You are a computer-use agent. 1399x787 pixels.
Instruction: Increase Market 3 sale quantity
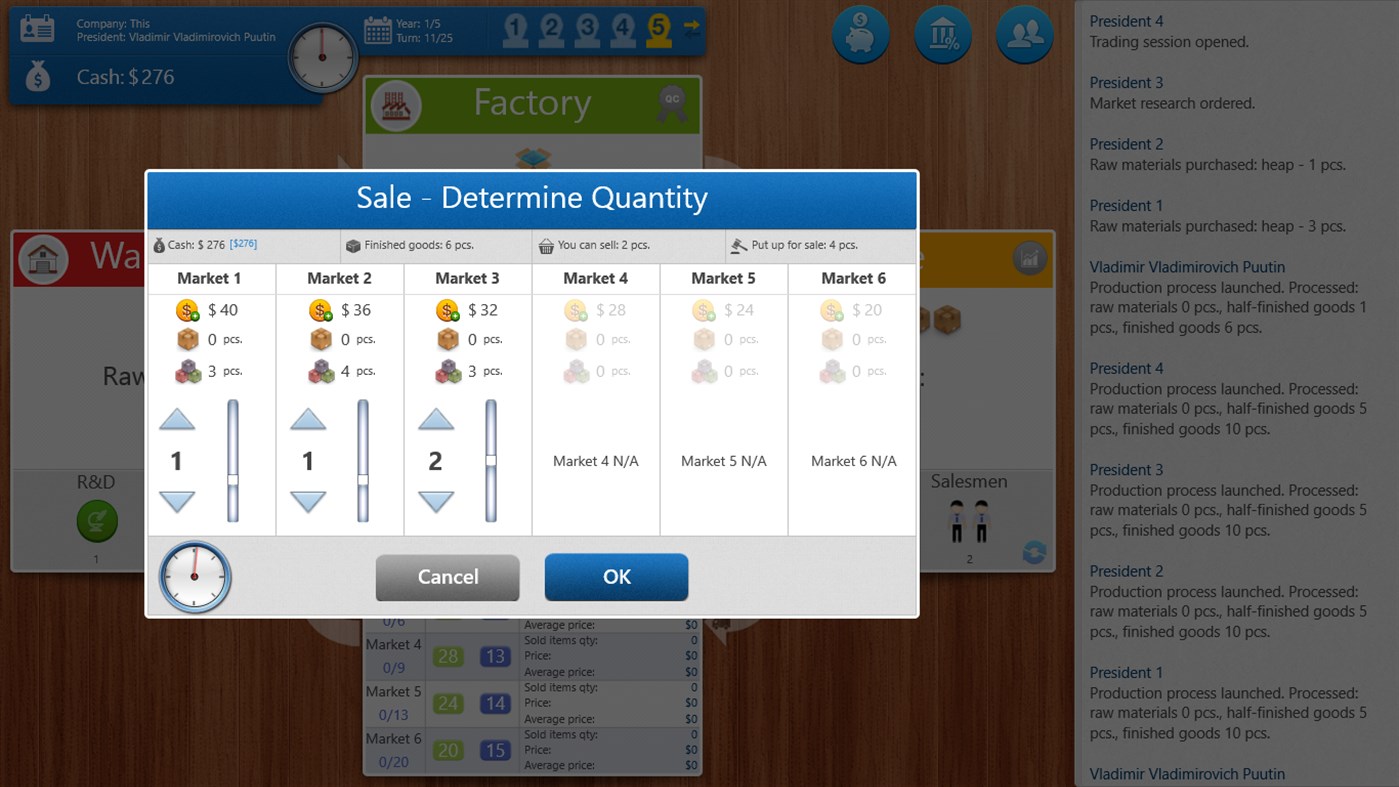pos(436,419)
